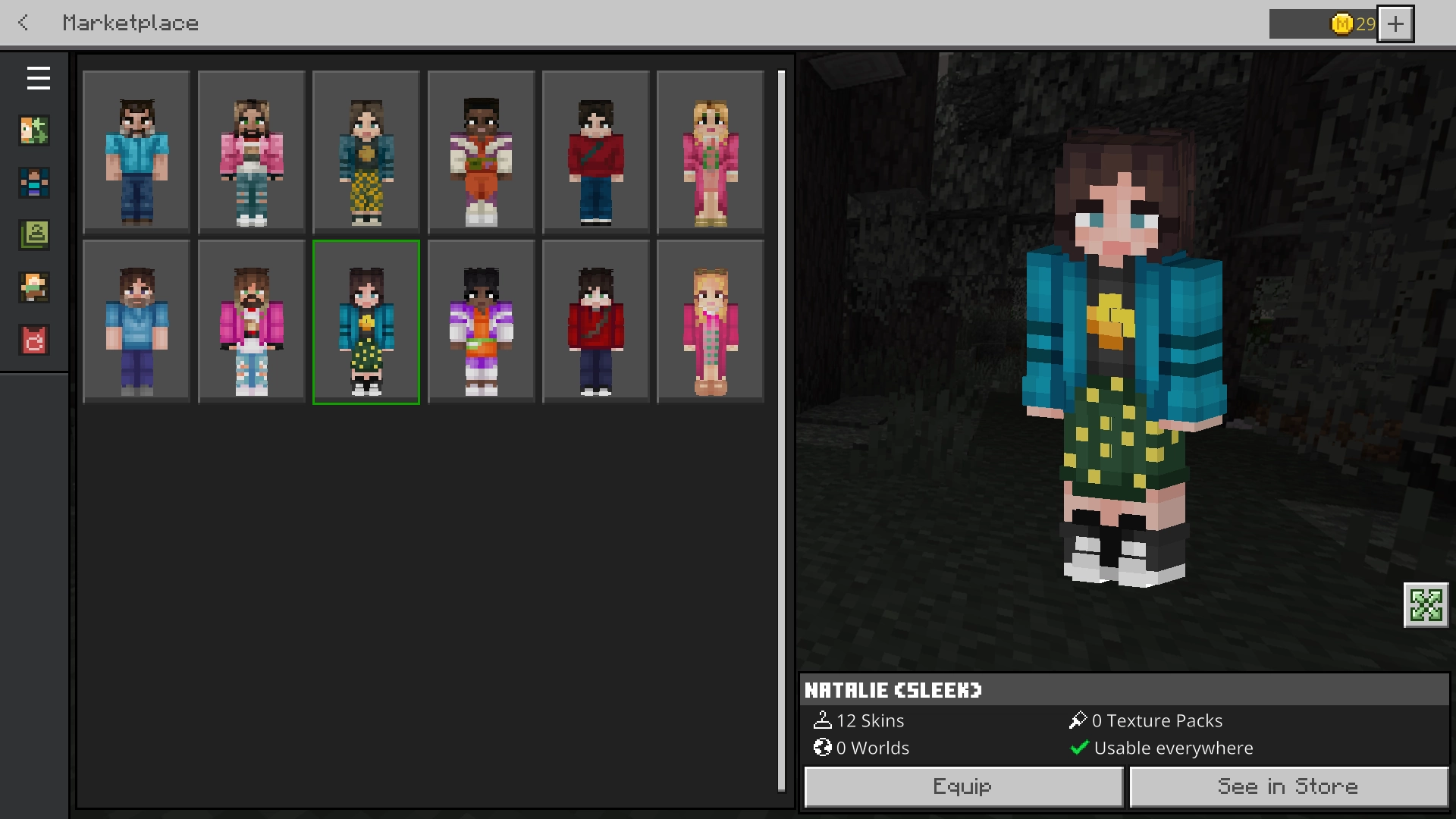The image size is (1456, 819).
Task: Select the red hoodie skin in top row
Action: pyautogui.click(x=596, y=151)
